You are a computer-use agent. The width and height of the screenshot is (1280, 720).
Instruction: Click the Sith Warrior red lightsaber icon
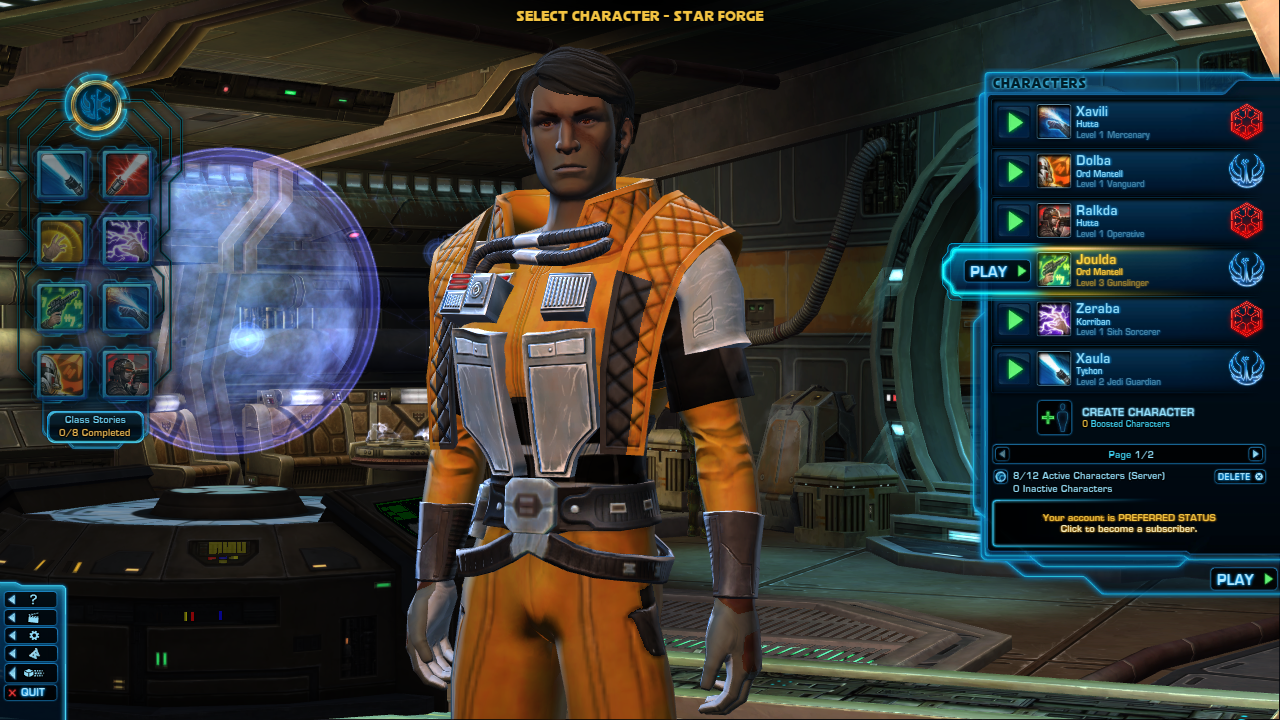pos(127,174)
